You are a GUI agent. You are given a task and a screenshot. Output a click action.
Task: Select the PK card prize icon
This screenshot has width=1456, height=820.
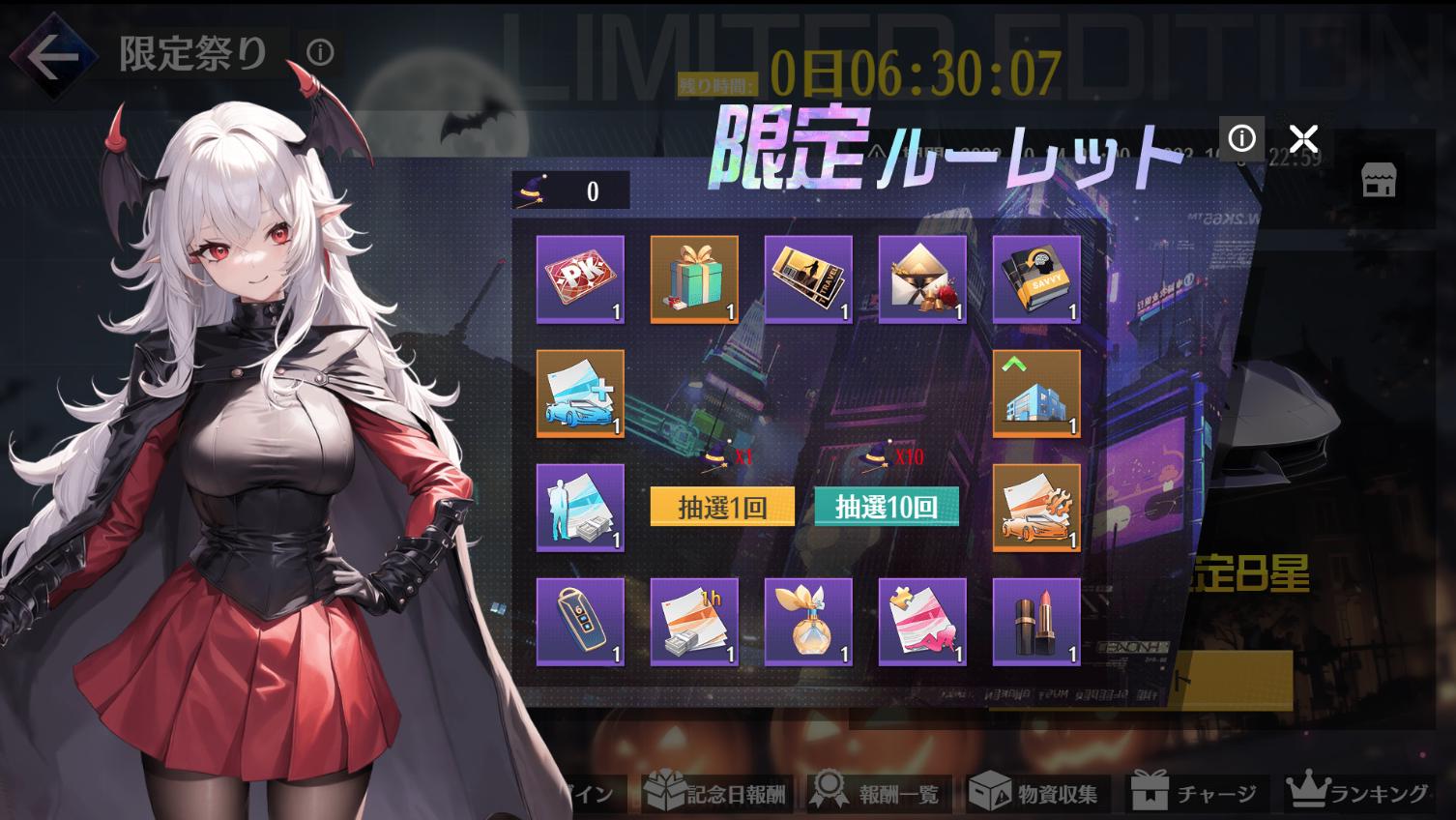pyautogui.click(x=578, y=279)
